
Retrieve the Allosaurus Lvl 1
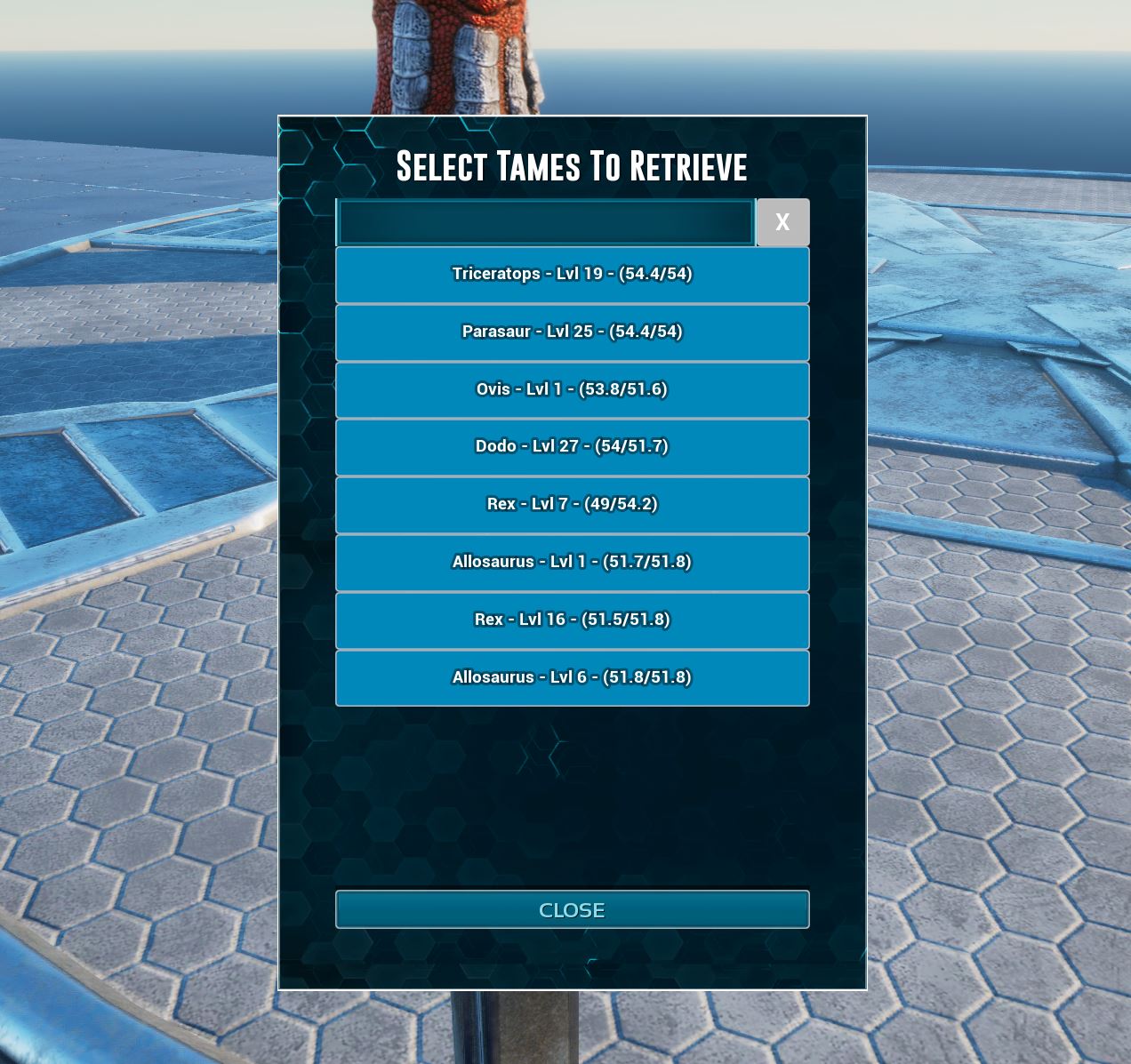click(572, 563)
